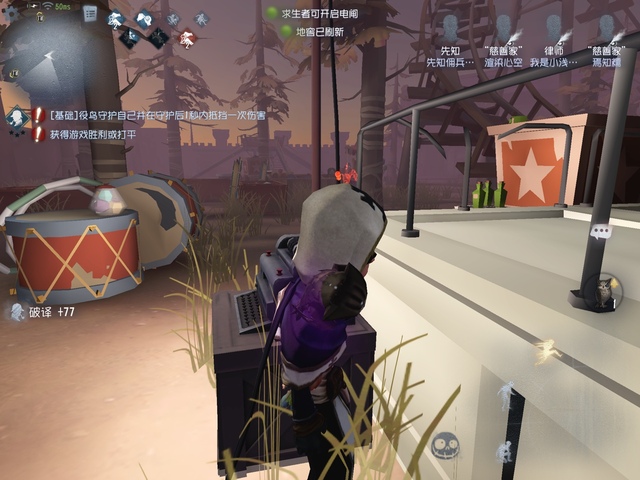Select the Seer teammate portrait 先知

tap(450, 28)
